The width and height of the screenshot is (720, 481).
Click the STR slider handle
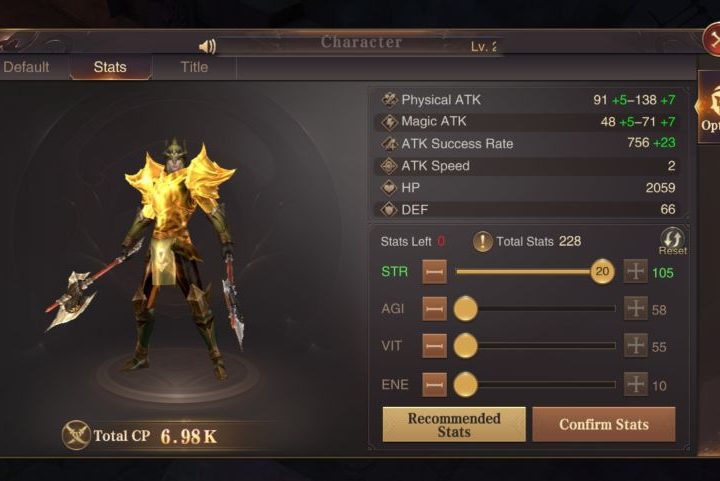point(602,271)
